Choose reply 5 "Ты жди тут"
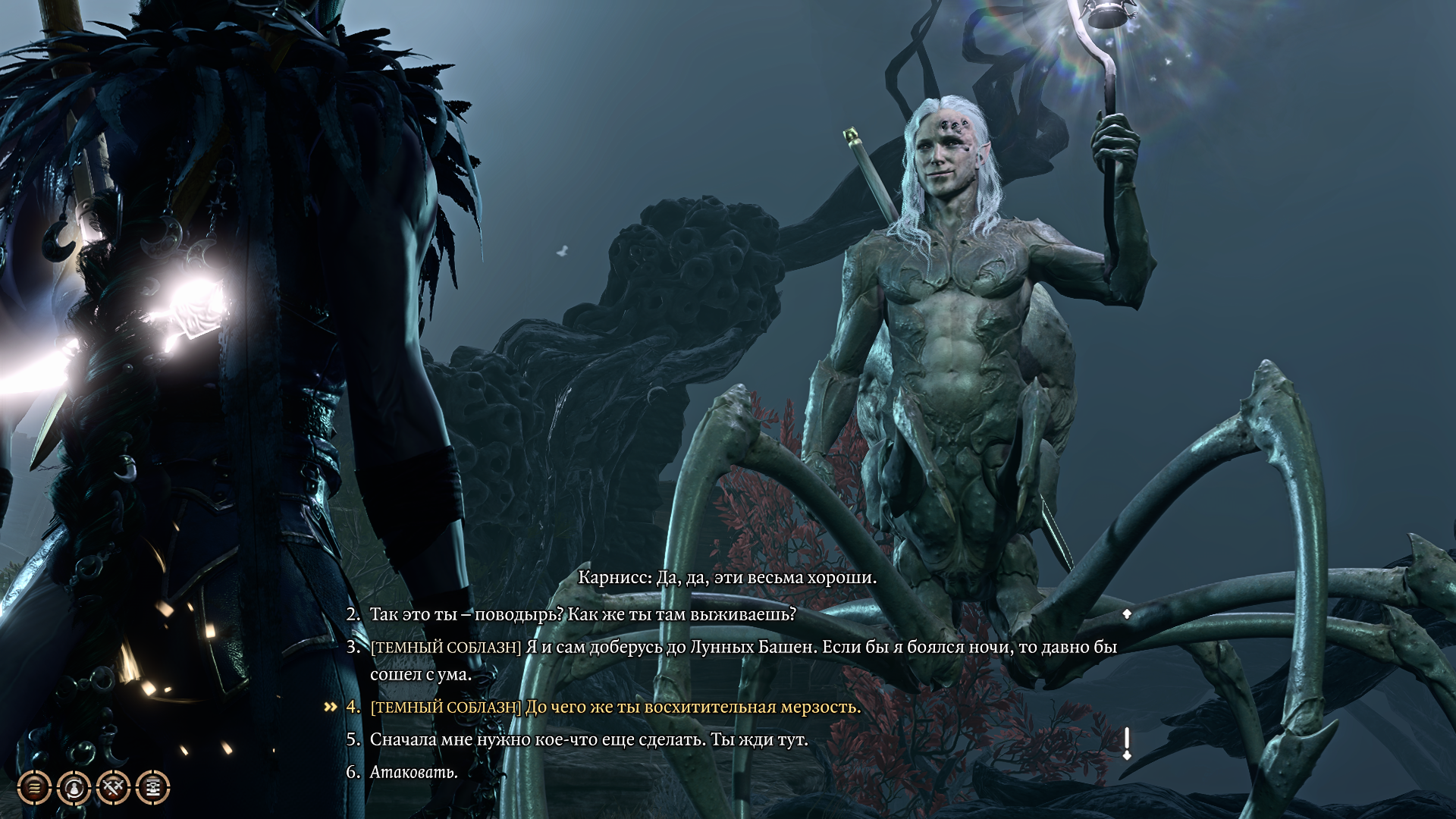The width and height of the screenshot is (1456, 819). point(588,739)
